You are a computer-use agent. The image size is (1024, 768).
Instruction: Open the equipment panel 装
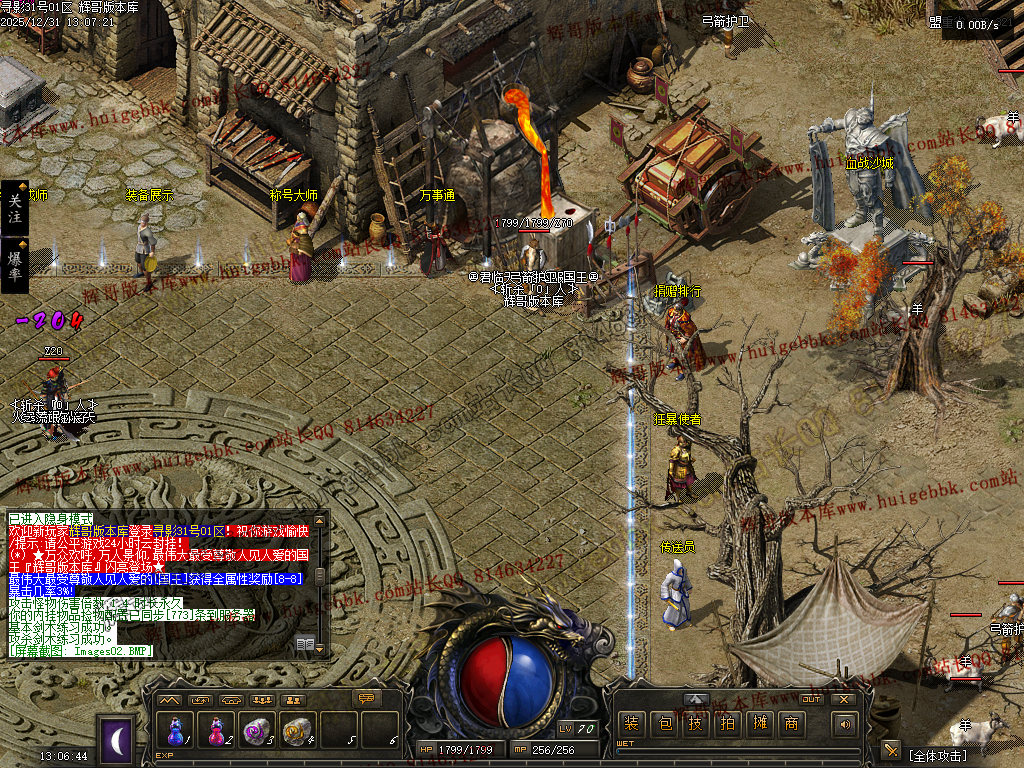point(630,724)
